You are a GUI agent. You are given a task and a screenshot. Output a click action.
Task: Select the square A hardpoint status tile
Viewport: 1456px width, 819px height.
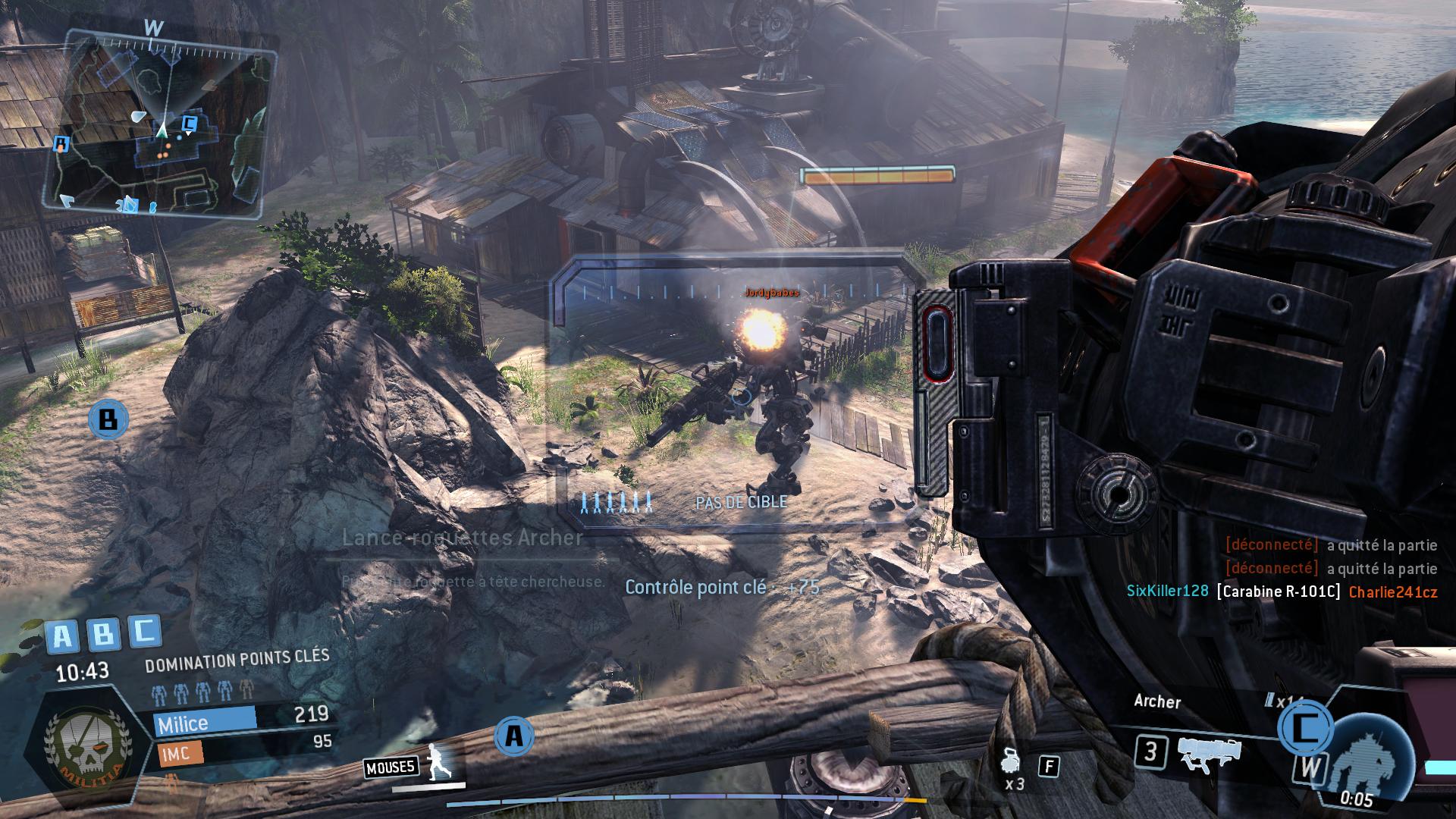[x=62, y=636]
